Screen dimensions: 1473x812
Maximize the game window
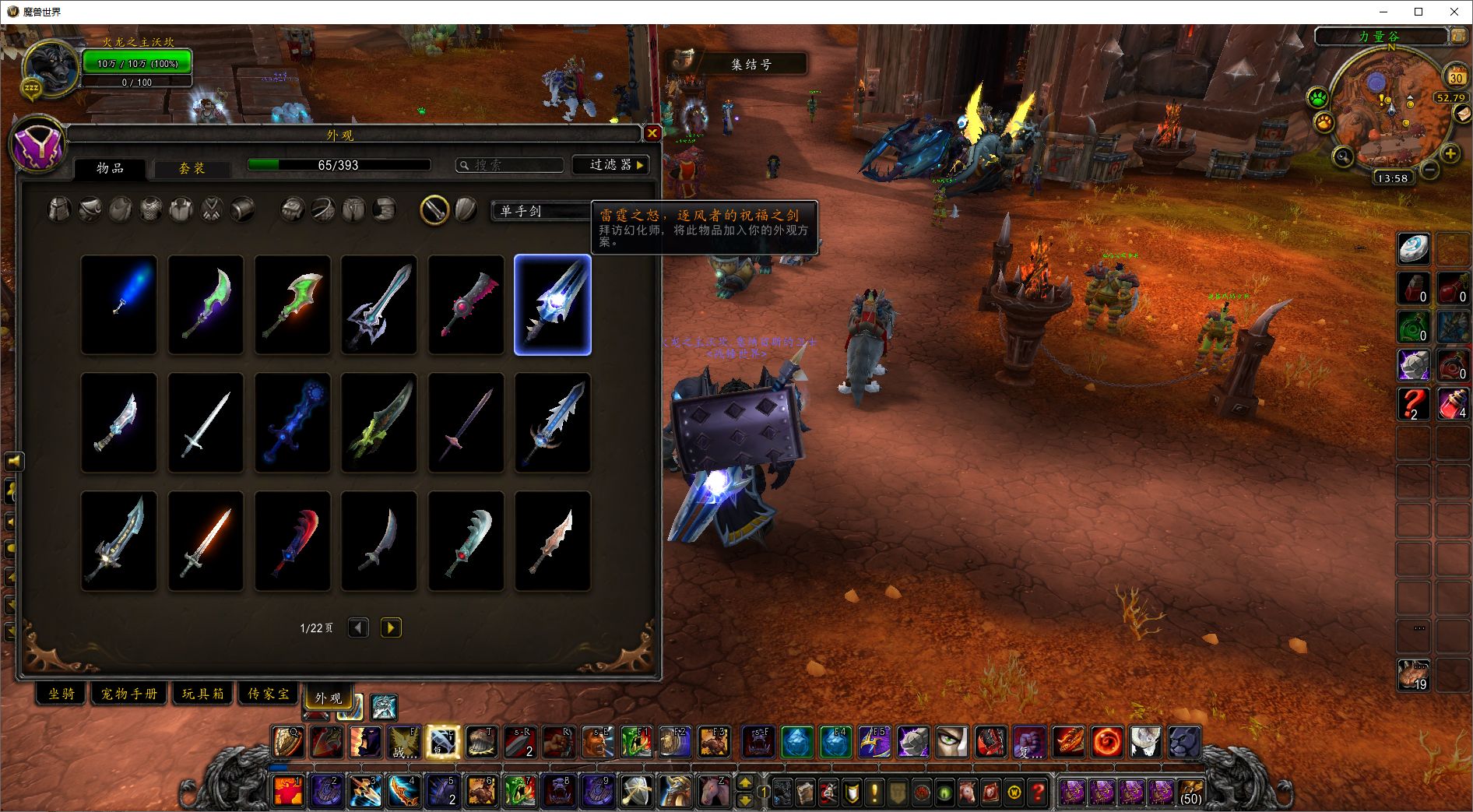click(x=1419, y=12)
